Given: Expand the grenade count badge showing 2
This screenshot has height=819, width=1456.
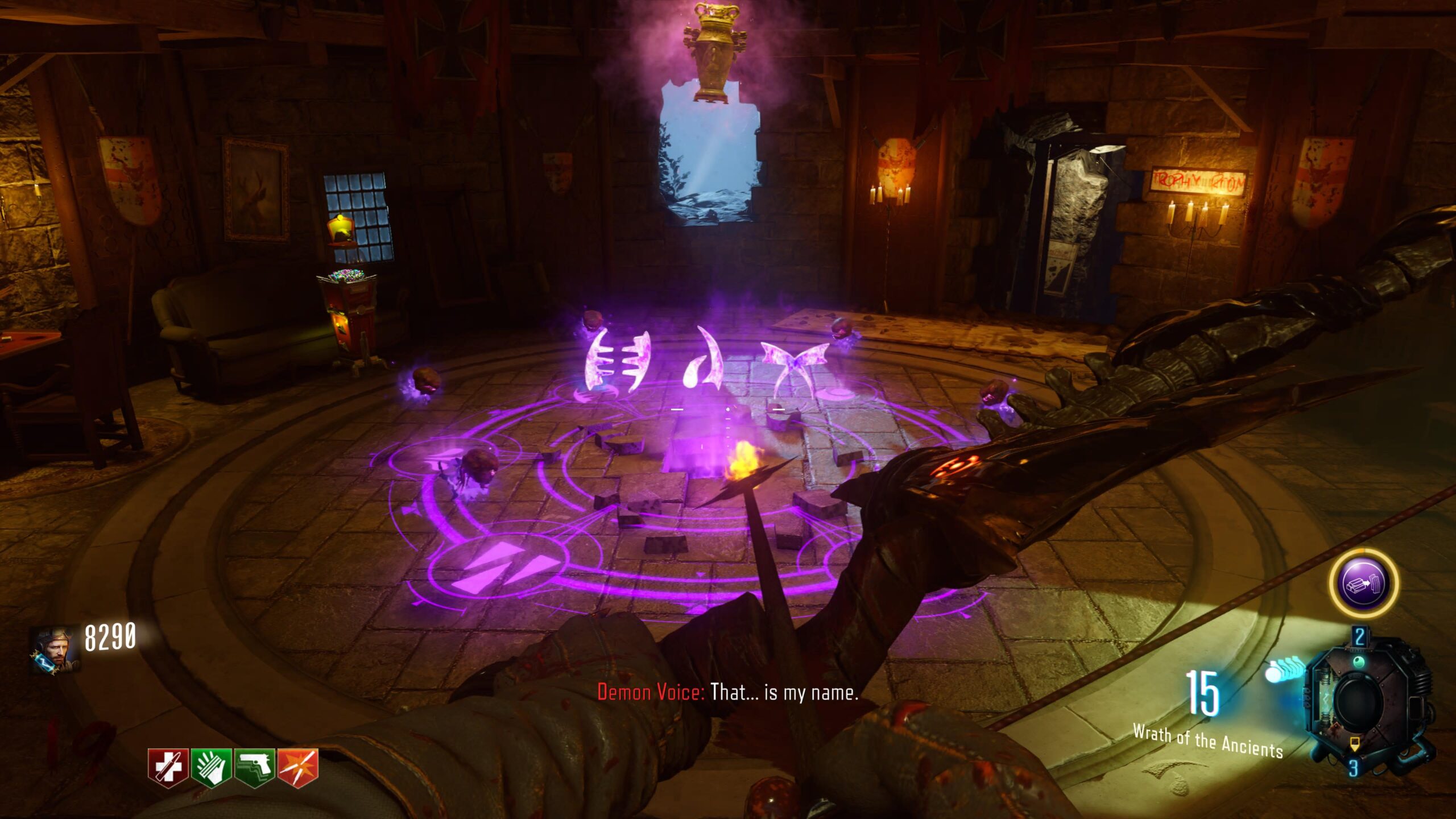Looking at the screenshot, I should pos(1359,636).
